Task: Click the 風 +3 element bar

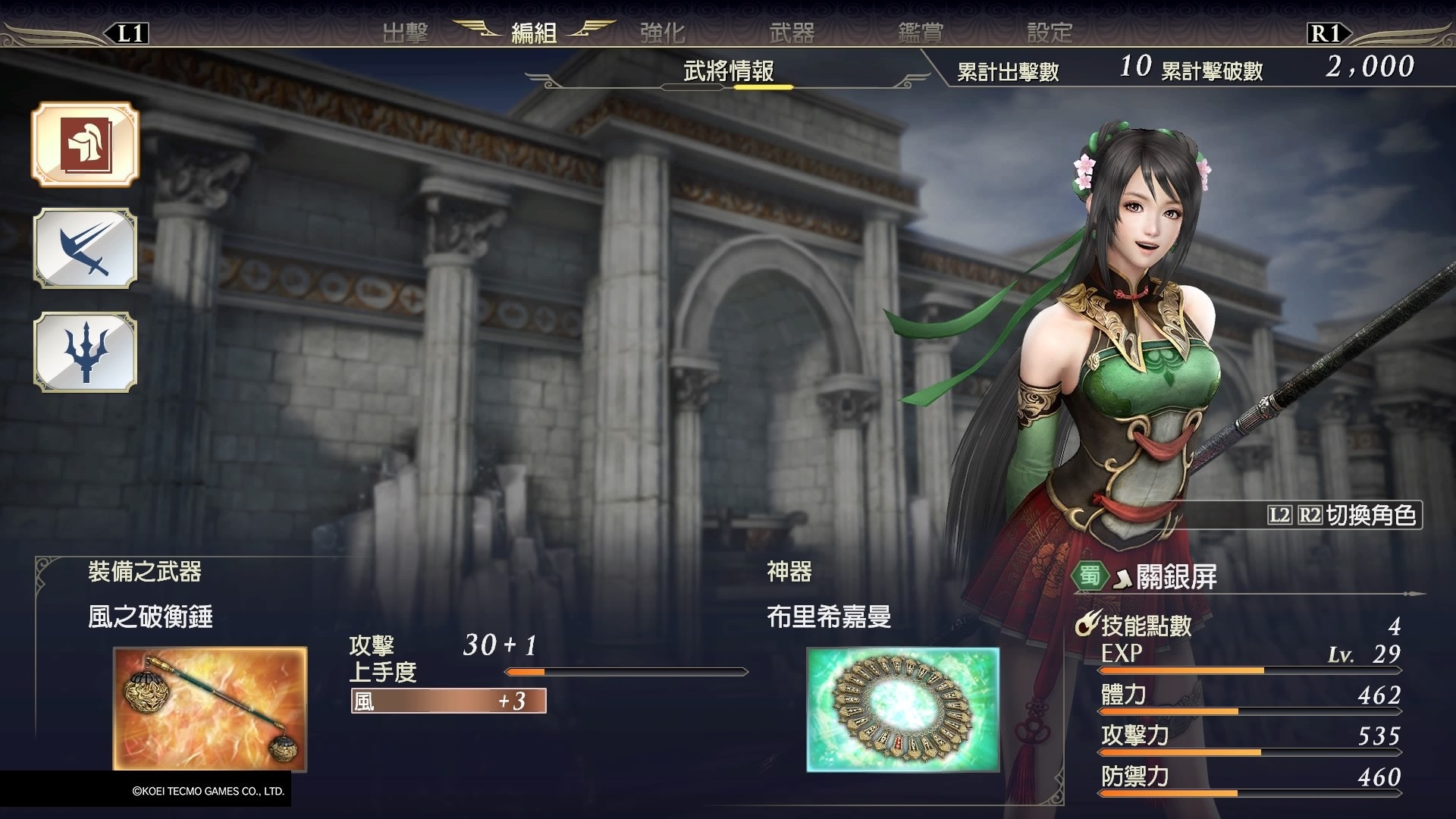Action: tap(449, 701)
